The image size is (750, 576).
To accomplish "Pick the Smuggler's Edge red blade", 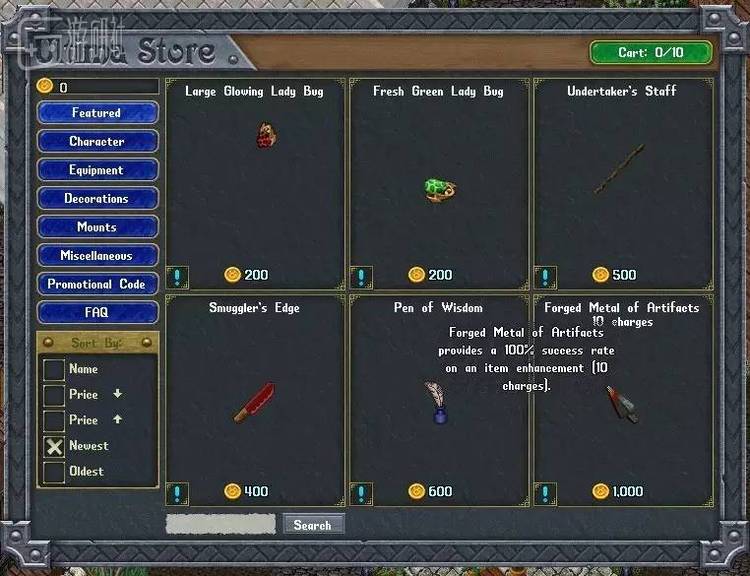I will tap(253, 402).
